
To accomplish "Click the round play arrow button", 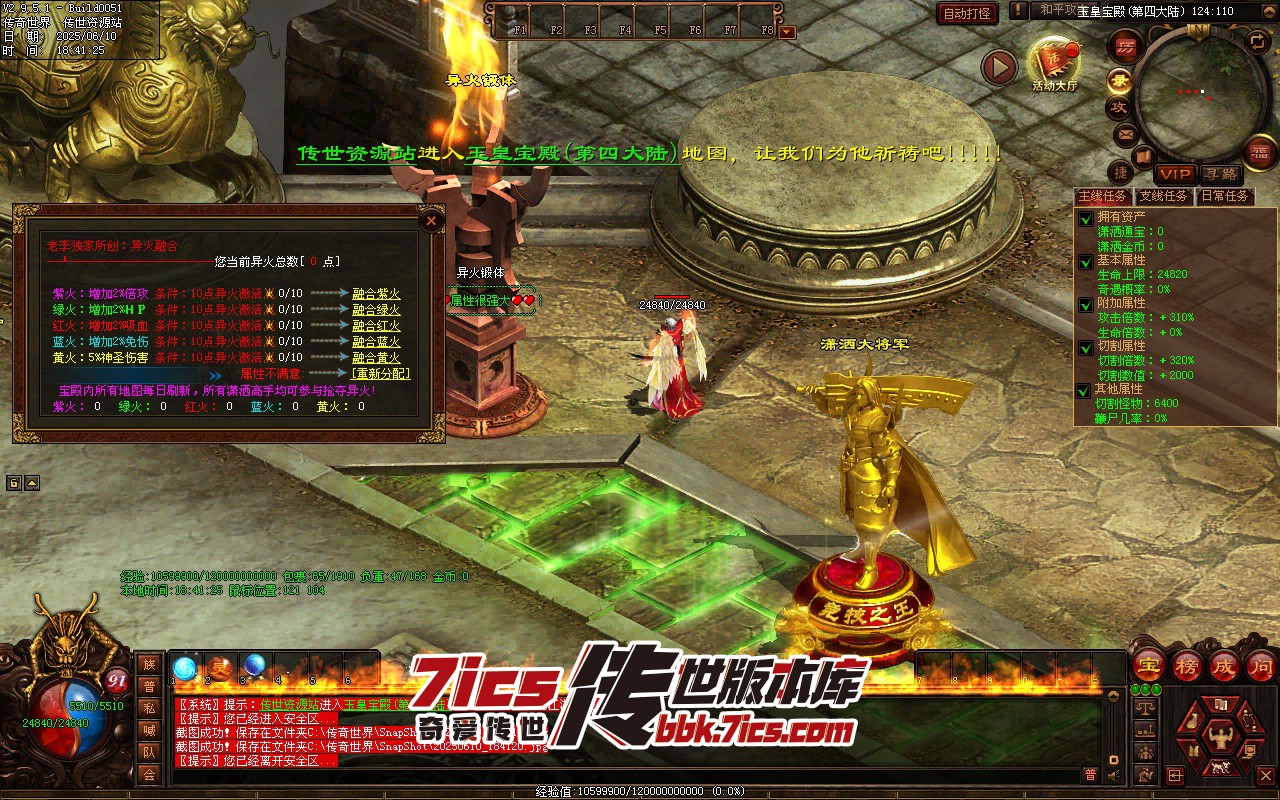I will click(998, 67).
